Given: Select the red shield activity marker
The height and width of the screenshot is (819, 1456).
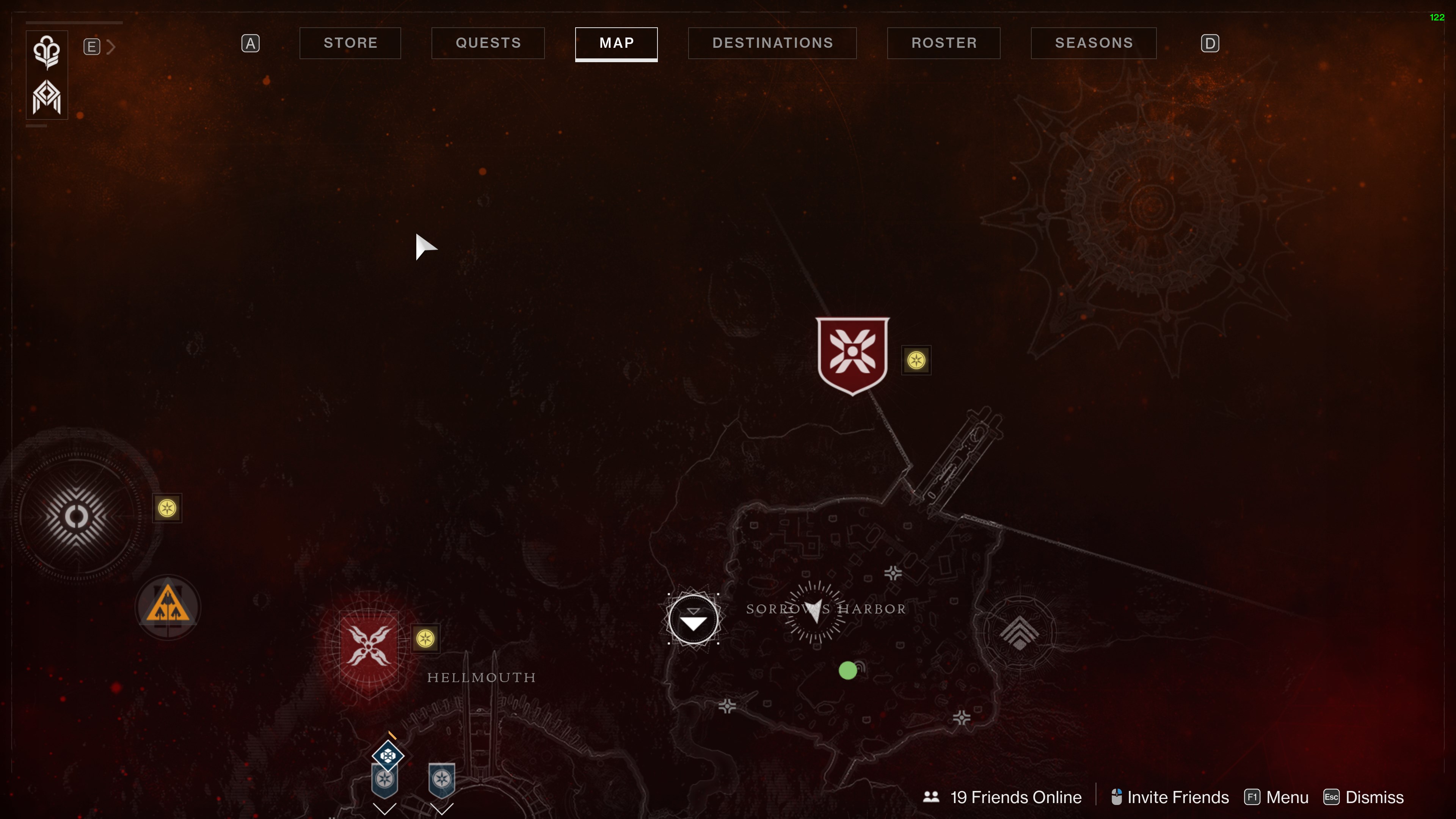Looking at the screenshot, I should point(852,355).
